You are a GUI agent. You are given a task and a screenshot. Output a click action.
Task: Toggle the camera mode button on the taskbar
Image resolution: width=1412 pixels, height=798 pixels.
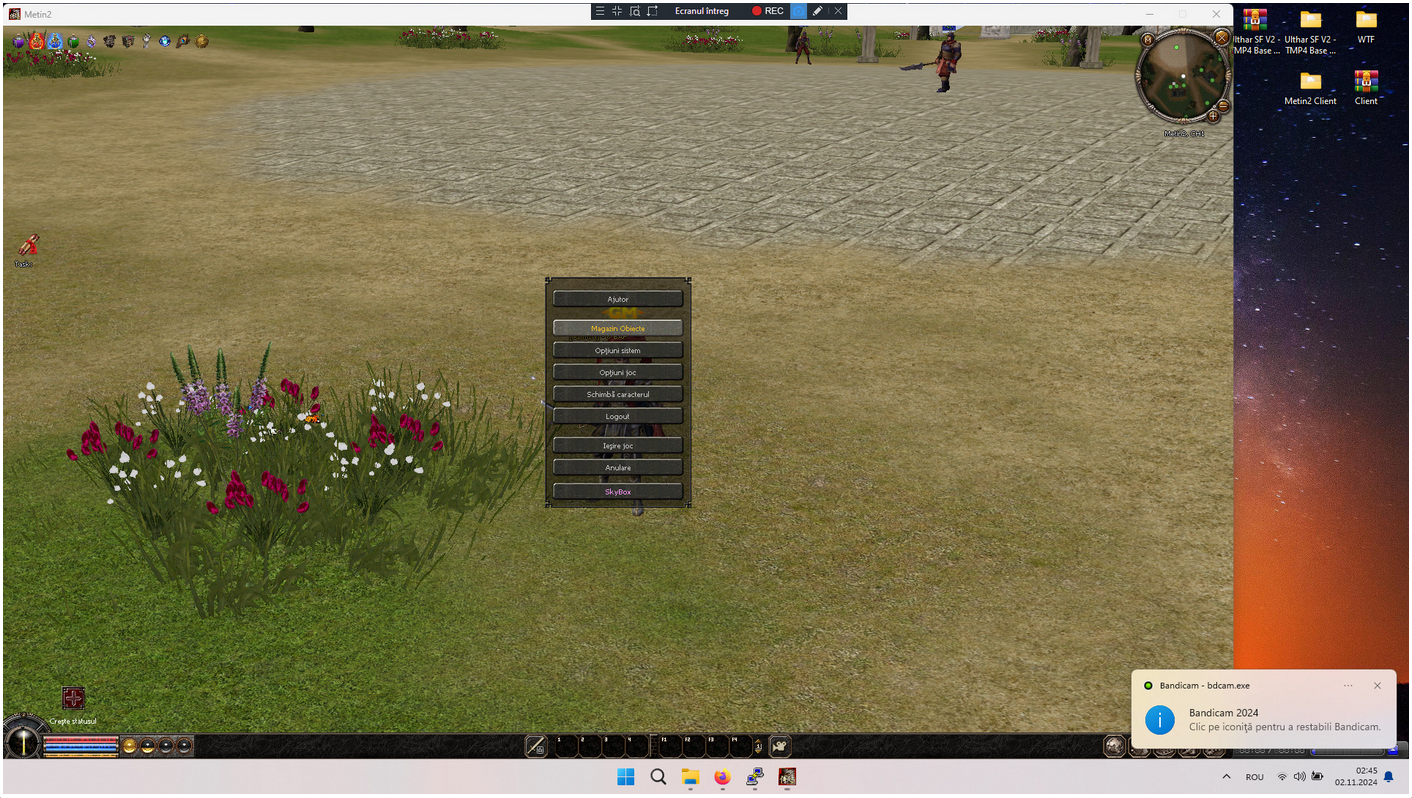point(779,746)
